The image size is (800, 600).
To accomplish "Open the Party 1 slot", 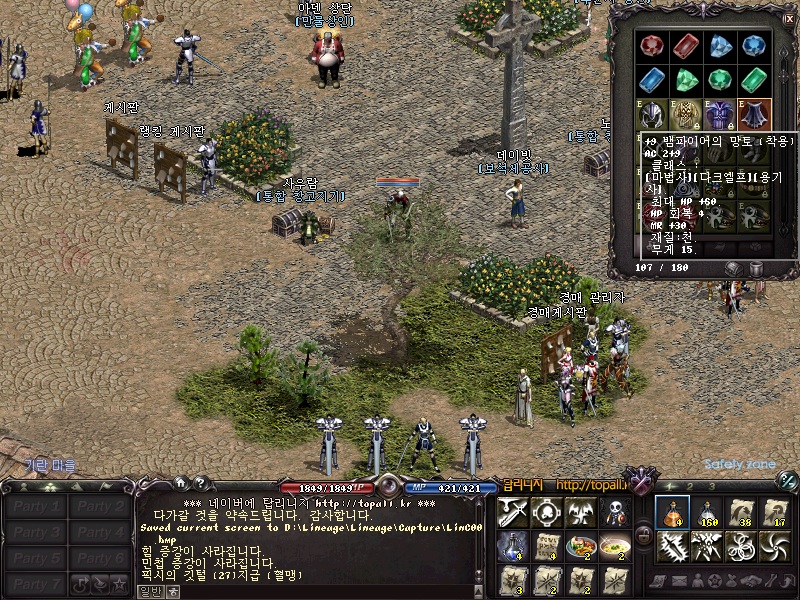I will point(36,507).
